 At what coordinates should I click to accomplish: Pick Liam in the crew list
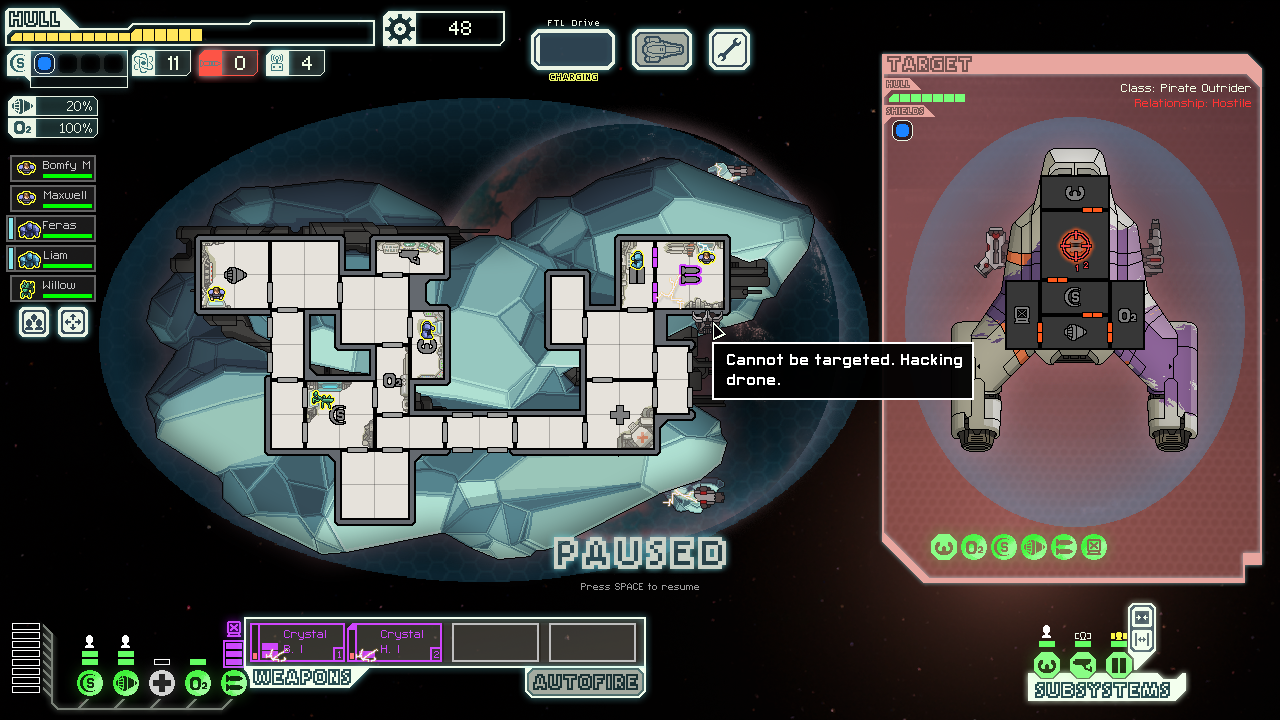point(54,258)
